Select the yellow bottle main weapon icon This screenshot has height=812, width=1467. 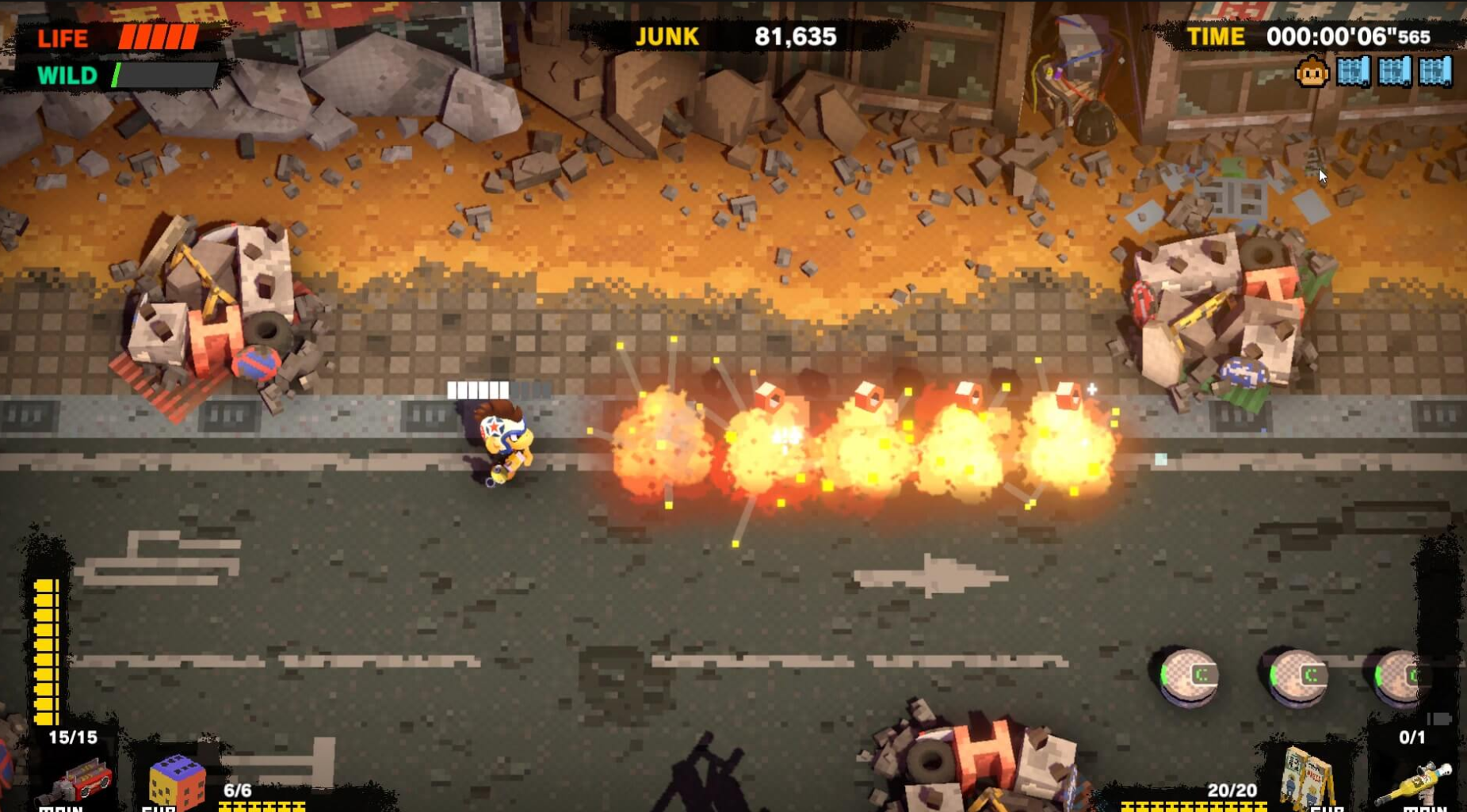[x=1418, y=782]
